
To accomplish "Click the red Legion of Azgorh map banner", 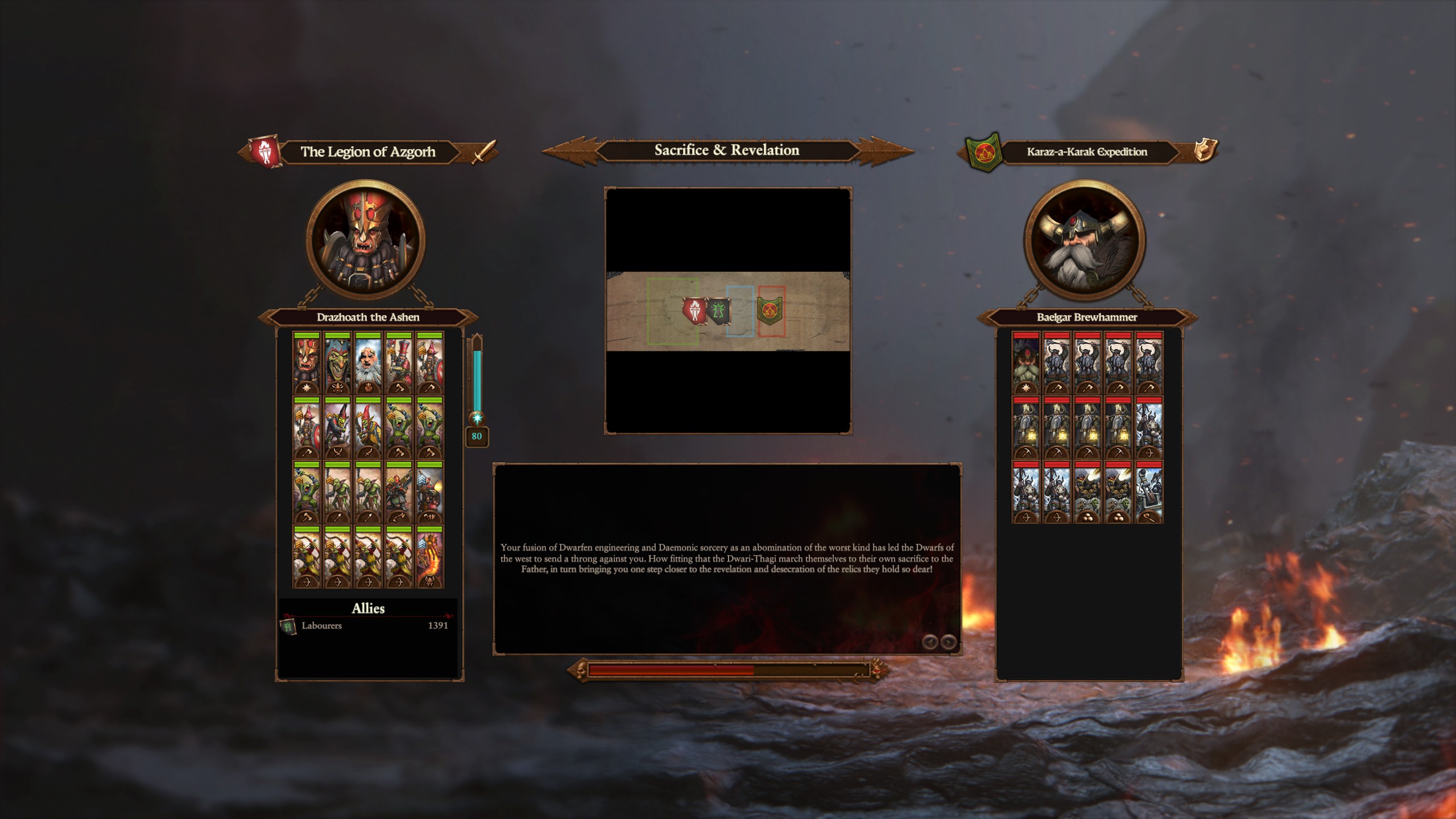I will pos(694,311).
